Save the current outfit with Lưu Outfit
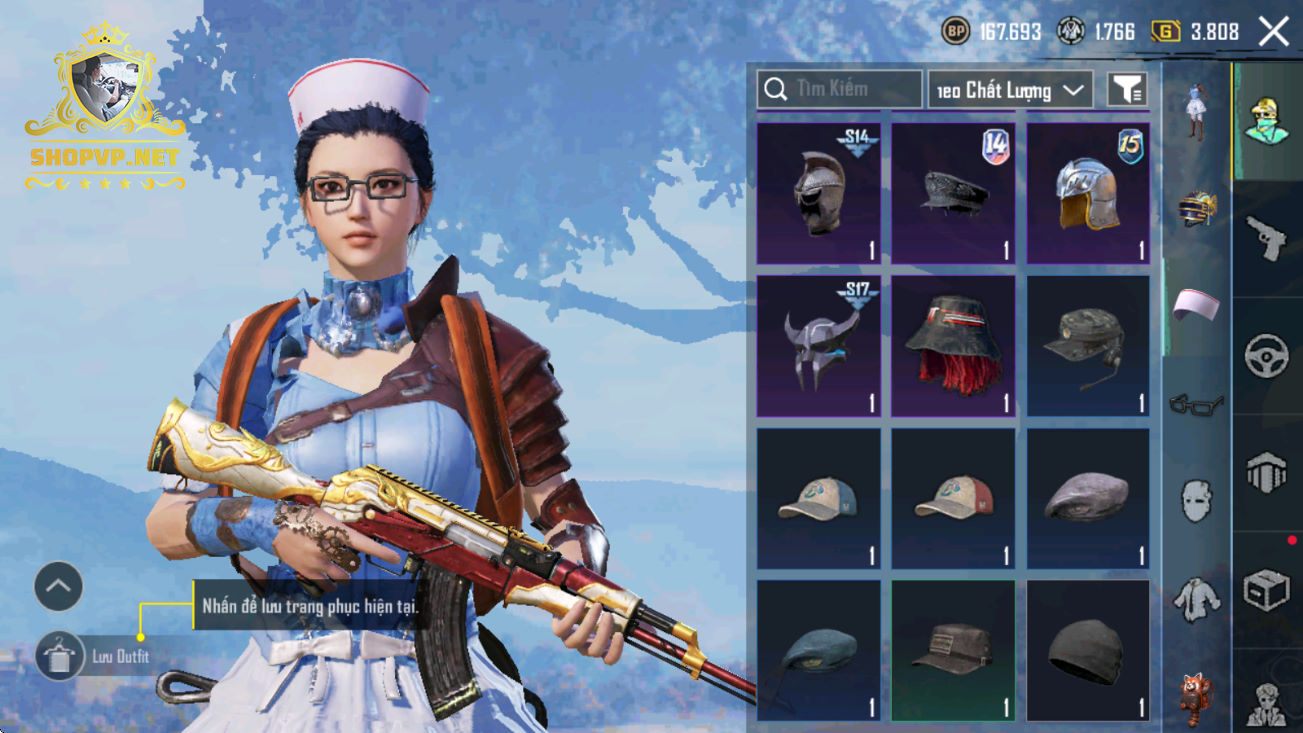 tap(59, 656)
